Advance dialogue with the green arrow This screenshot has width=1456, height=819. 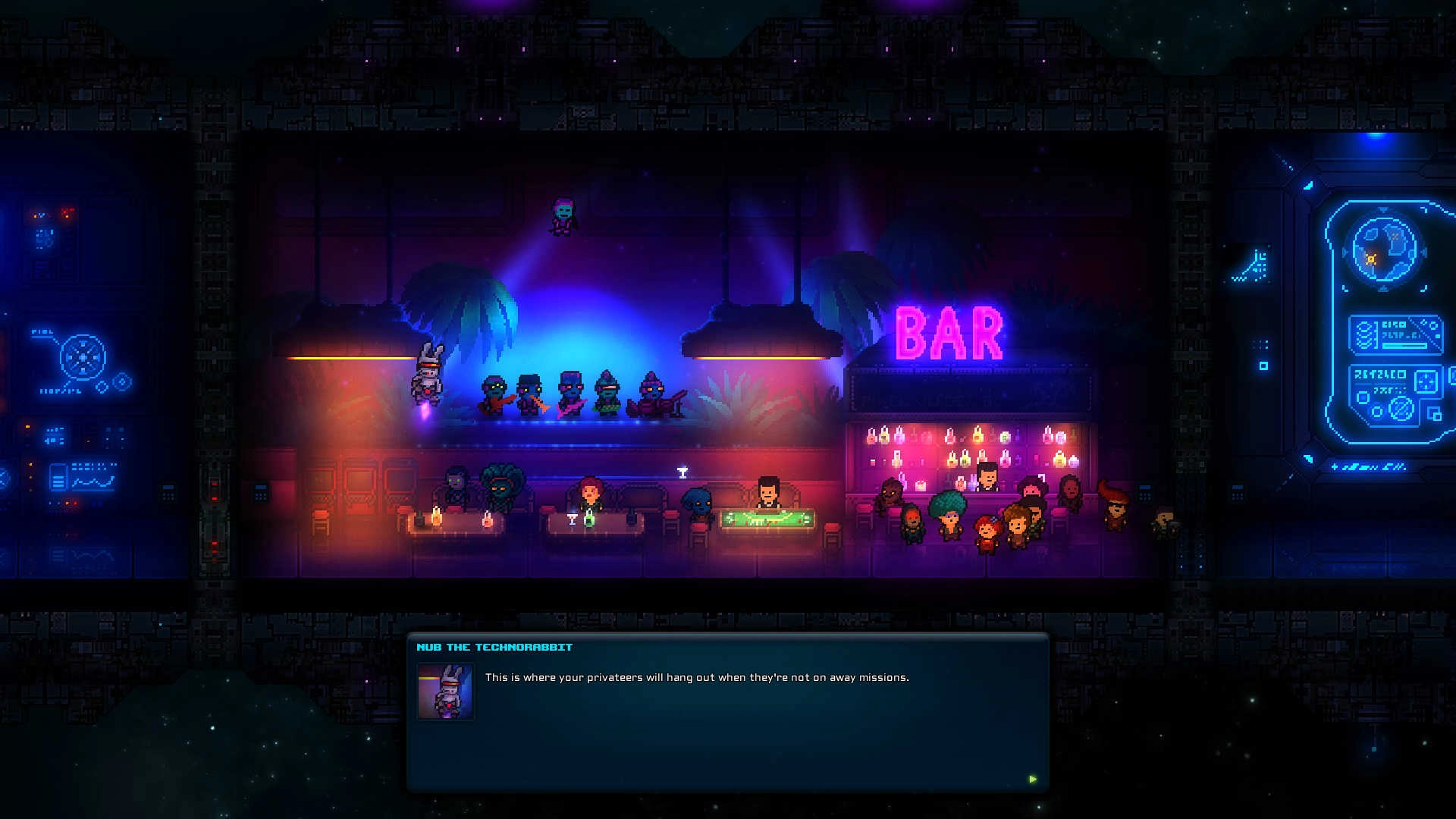click(x=1032, y=779)
